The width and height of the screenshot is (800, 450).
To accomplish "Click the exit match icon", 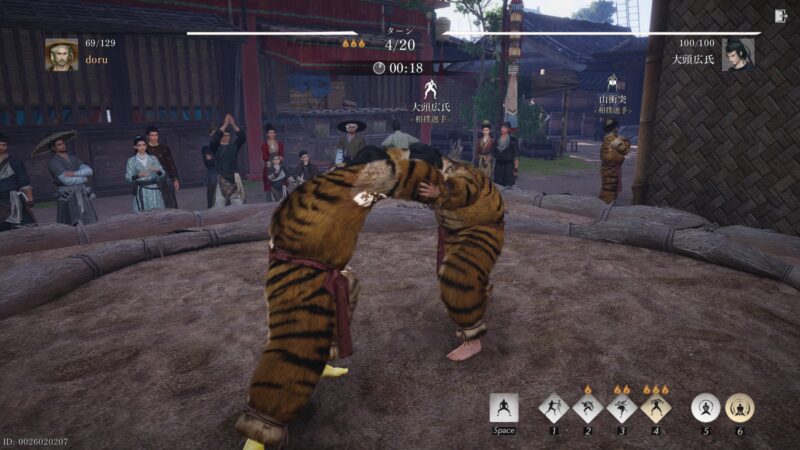I will [780, 15].
